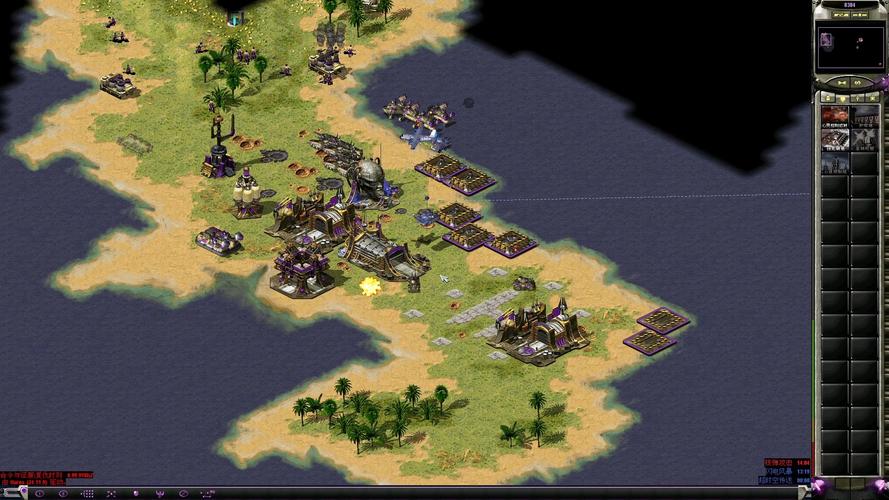Image resolution: width=889 pixels, height=500 pixels.
Task: Switch to the vehicles build tab
Action: point(874,98)
